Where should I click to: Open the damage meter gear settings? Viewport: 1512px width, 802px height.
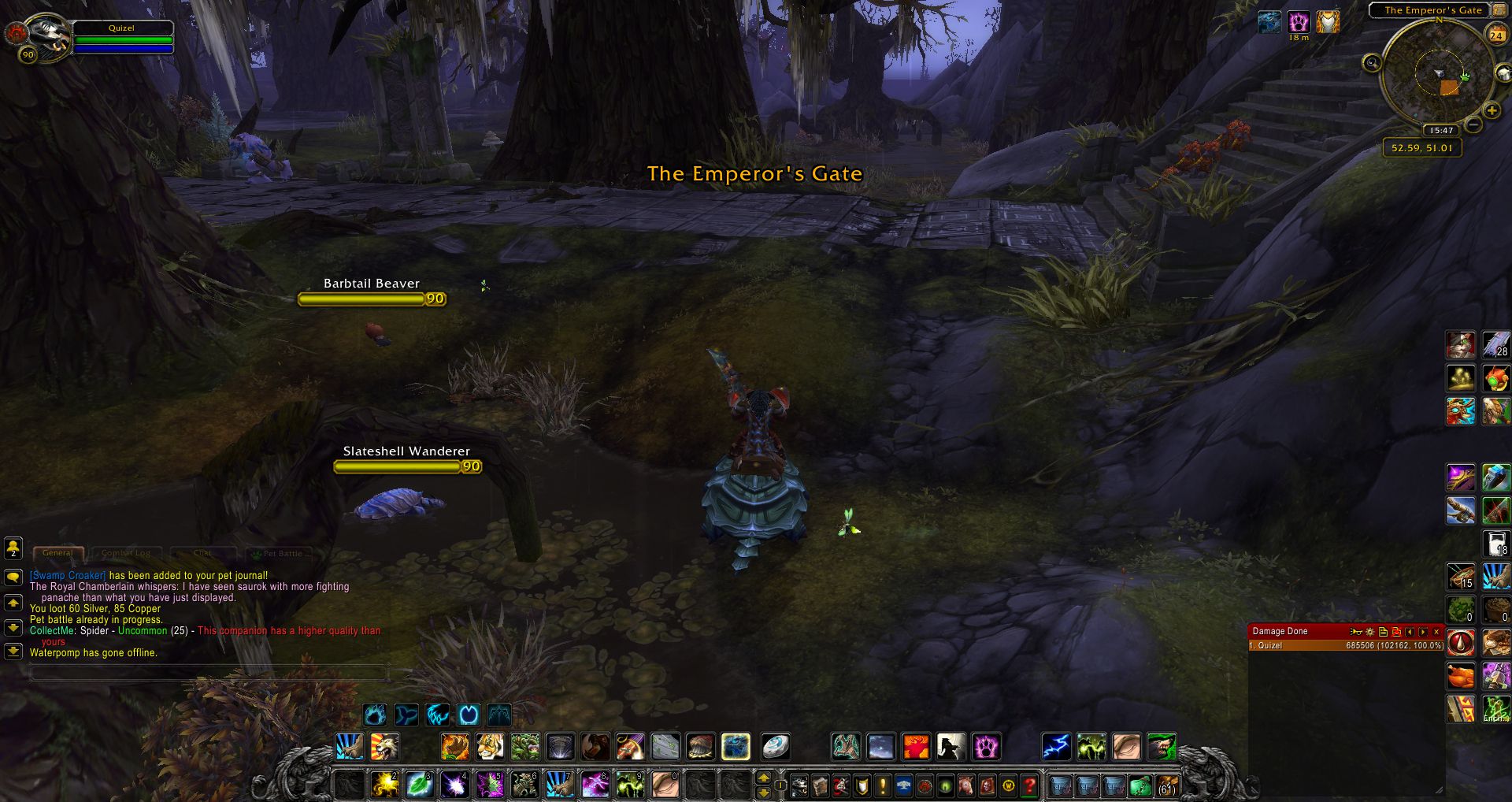1369,631
